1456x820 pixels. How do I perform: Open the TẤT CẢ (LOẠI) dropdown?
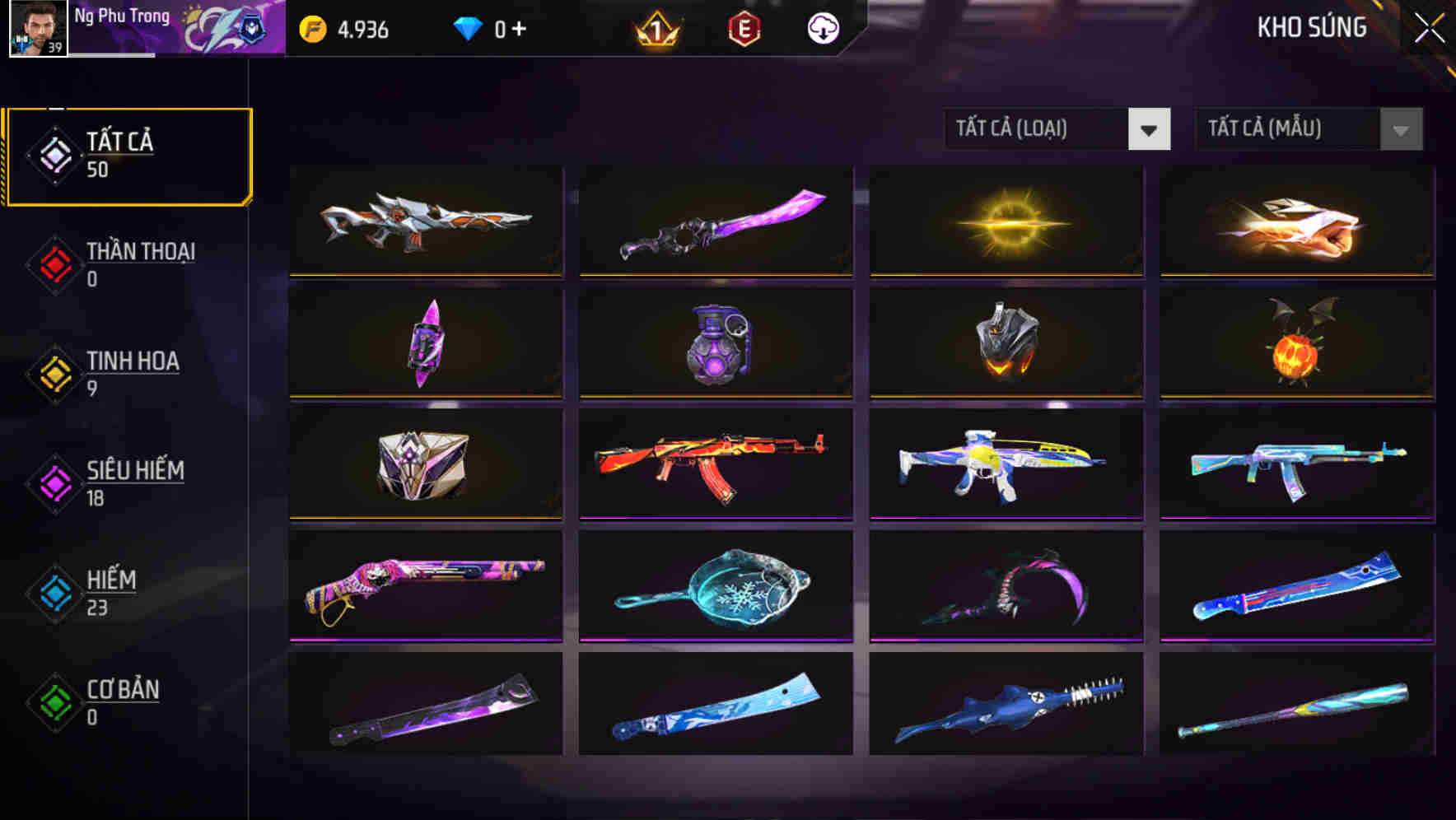(x=1057, y=129)
